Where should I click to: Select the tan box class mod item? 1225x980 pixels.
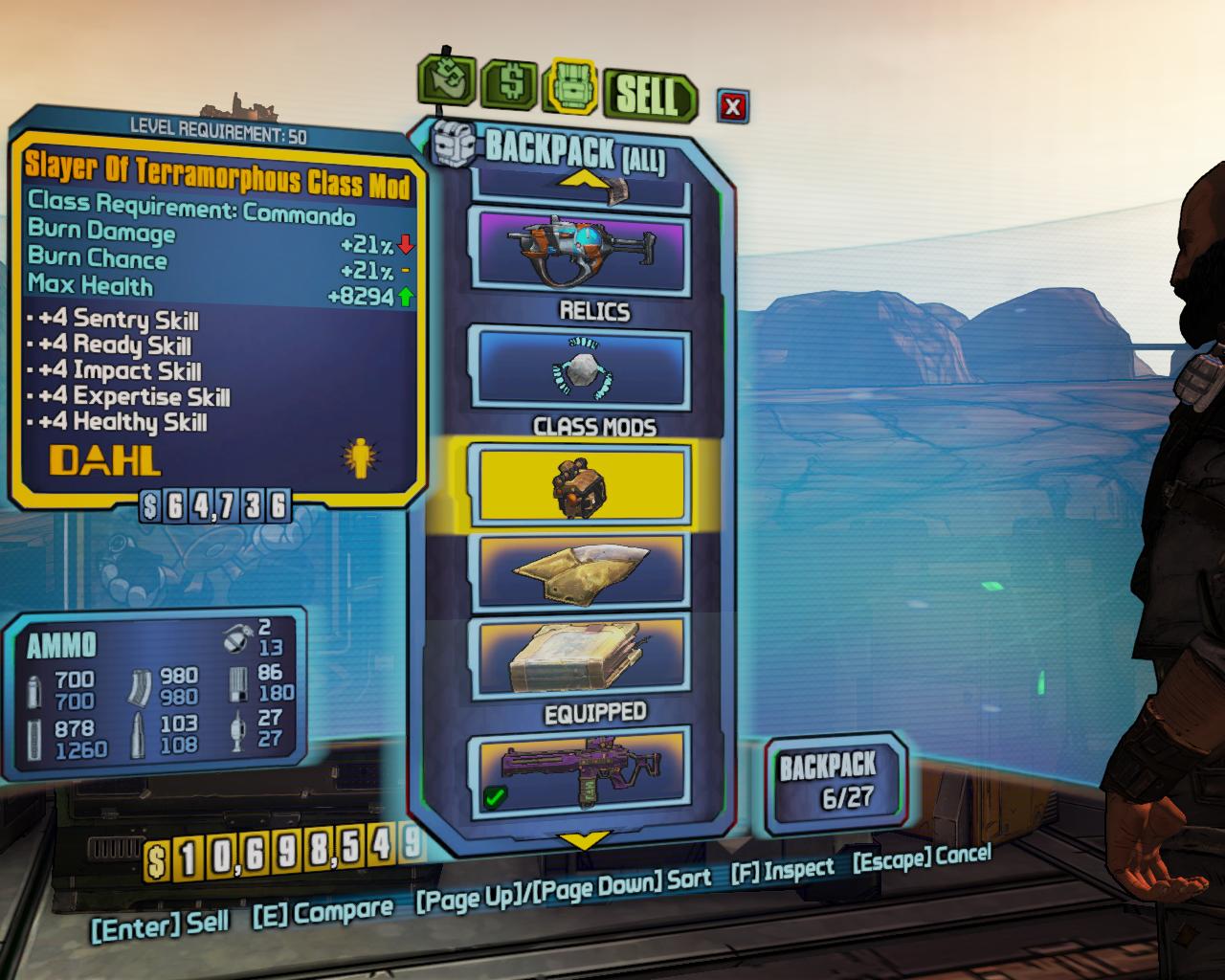click(x=580, y=656)
